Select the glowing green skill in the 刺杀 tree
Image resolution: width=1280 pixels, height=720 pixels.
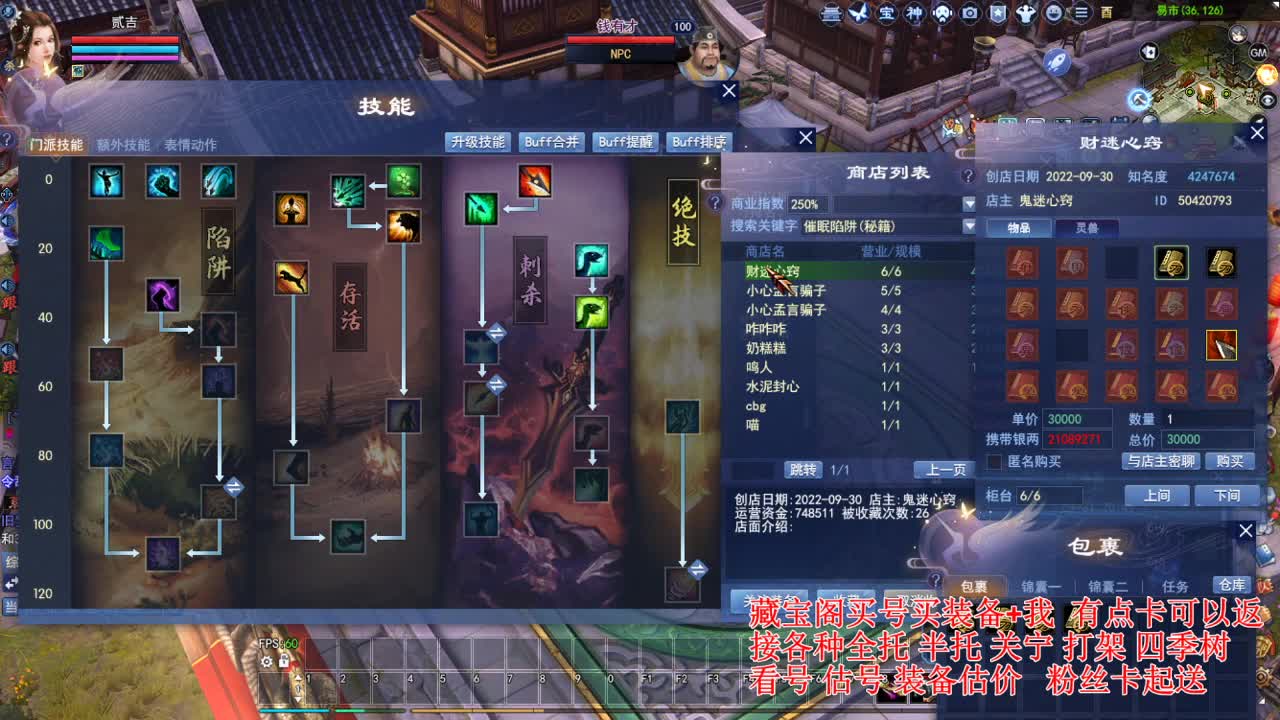coord(593,313)
